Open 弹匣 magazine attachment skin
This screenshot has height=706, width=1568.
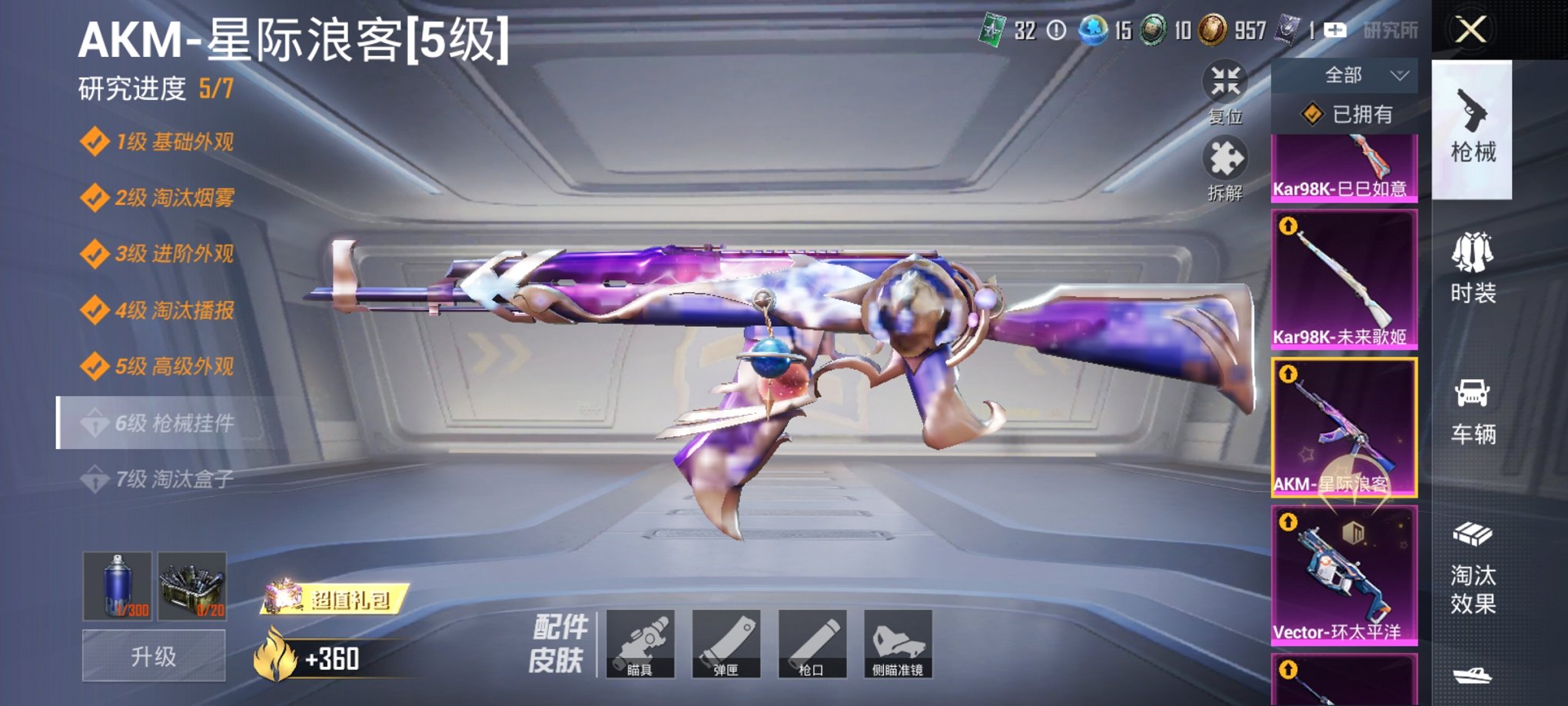(x=729, y=644)
